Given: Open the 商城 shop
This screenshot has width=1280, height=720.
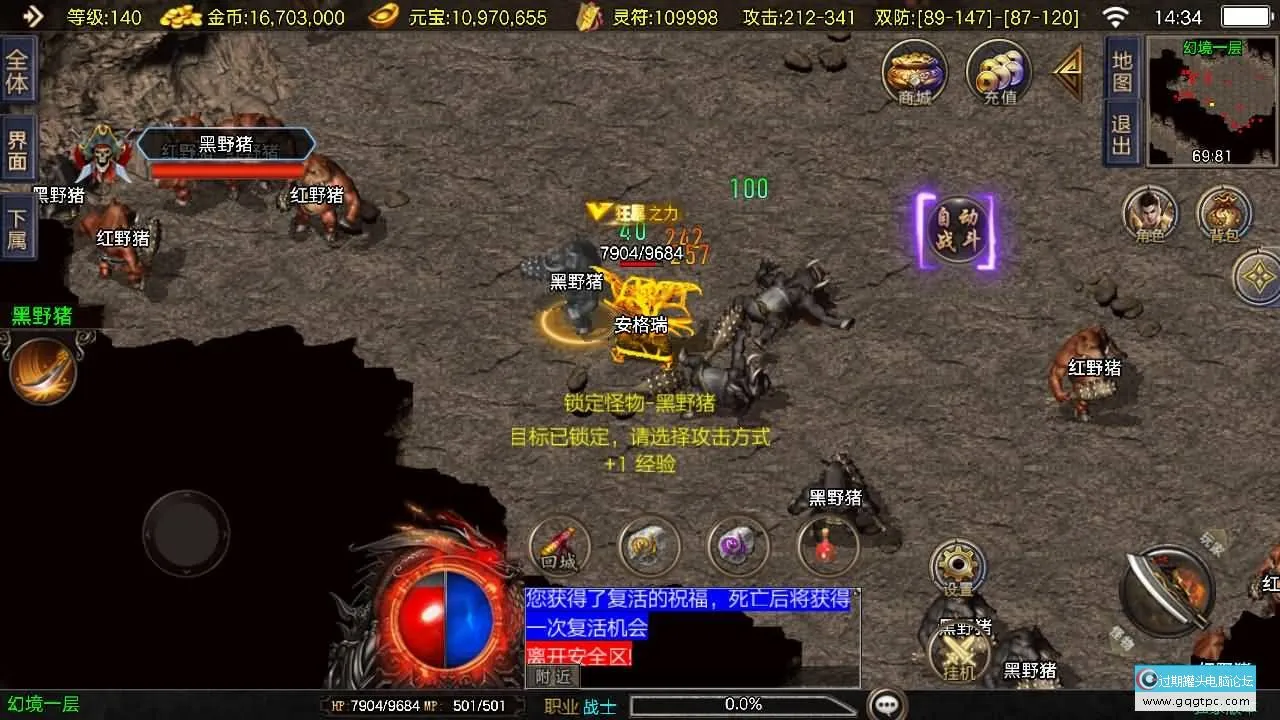Looking at the screenshot, I should point(914,72).
